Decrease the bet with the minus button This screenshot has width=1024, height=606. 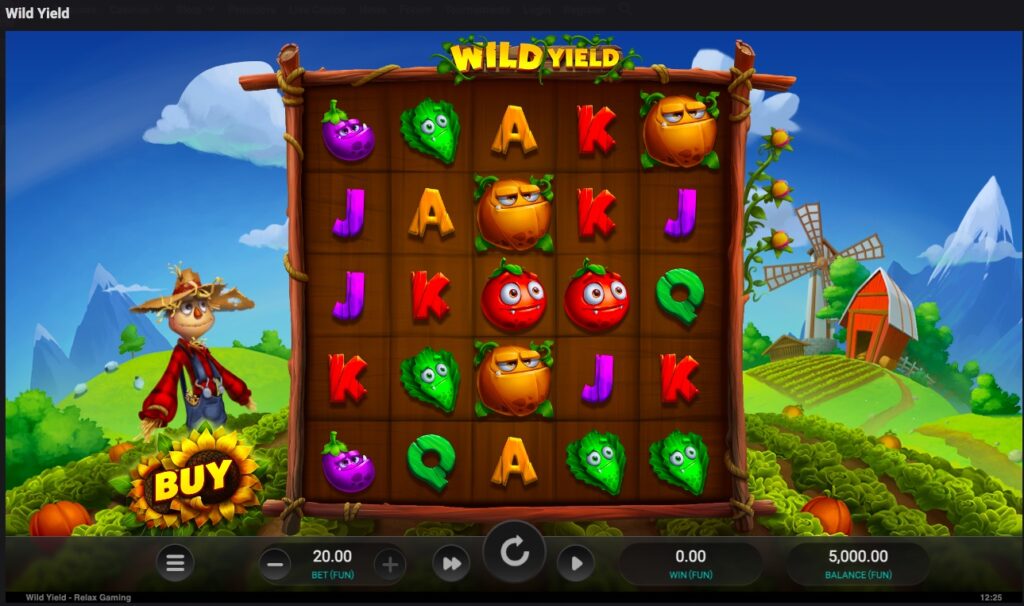[275, 564]
